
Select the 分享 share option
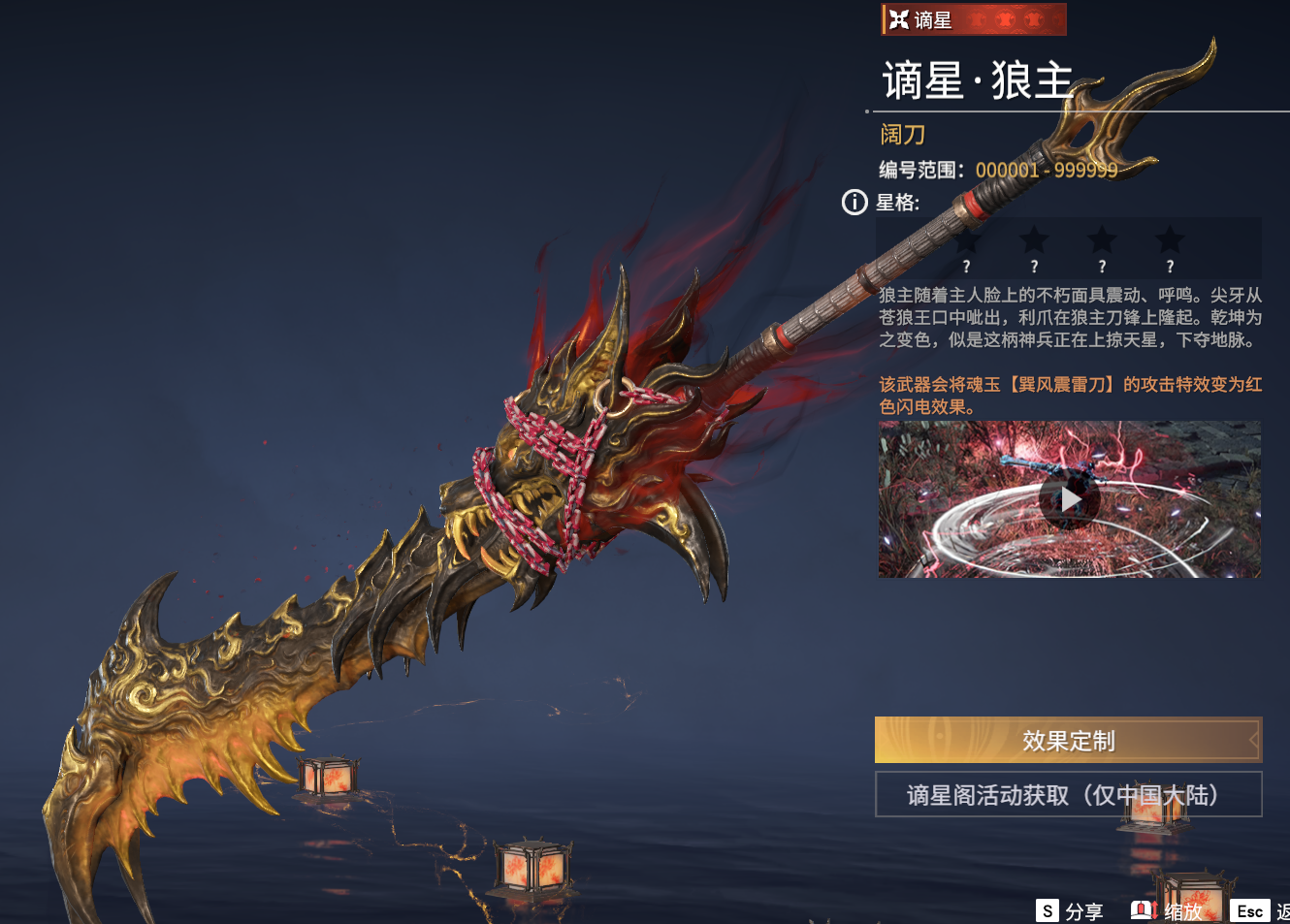click(1071, 911)
